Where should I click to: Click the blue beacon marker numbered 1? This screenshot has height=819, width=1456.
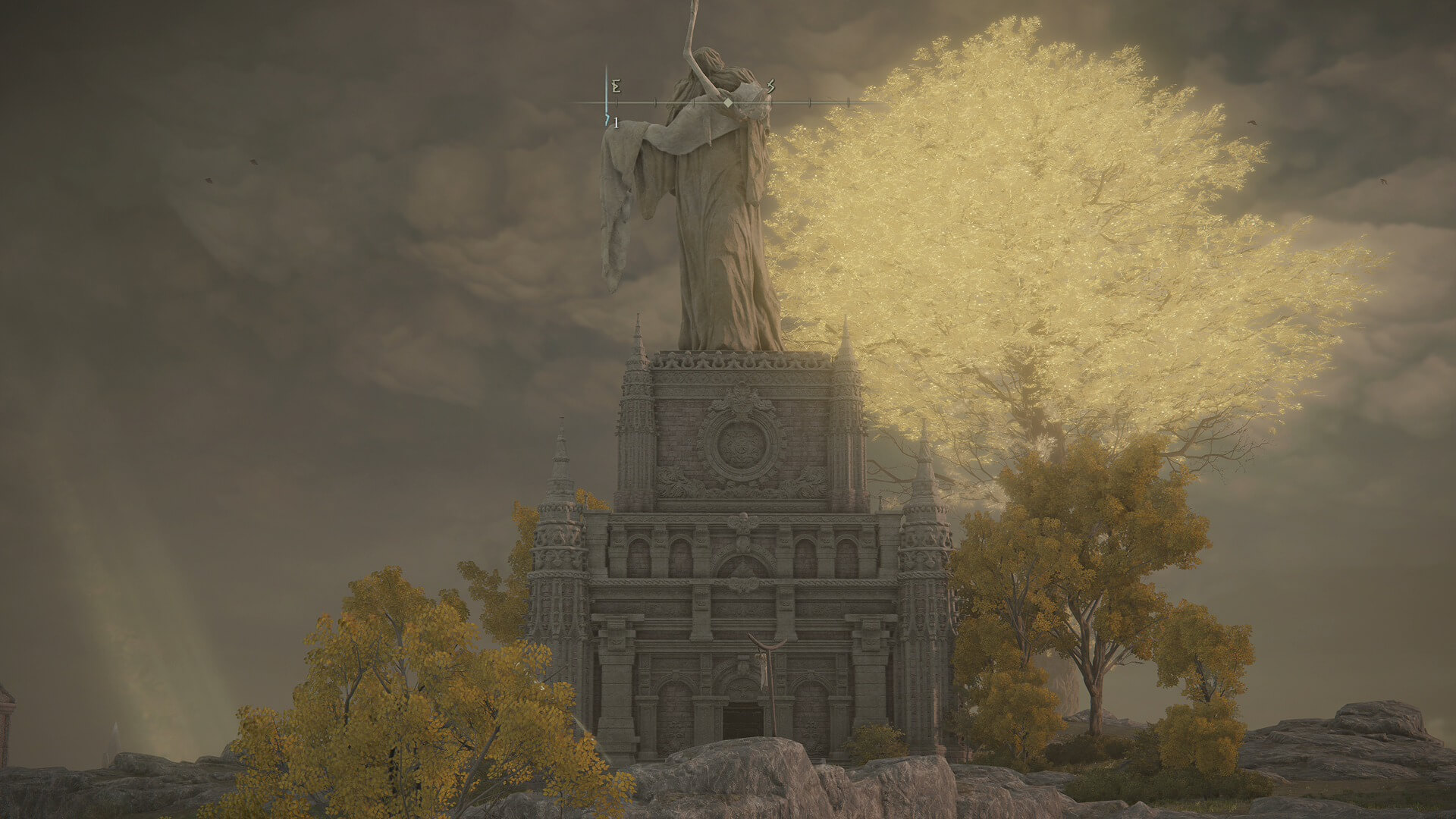[x=608, y=121]
